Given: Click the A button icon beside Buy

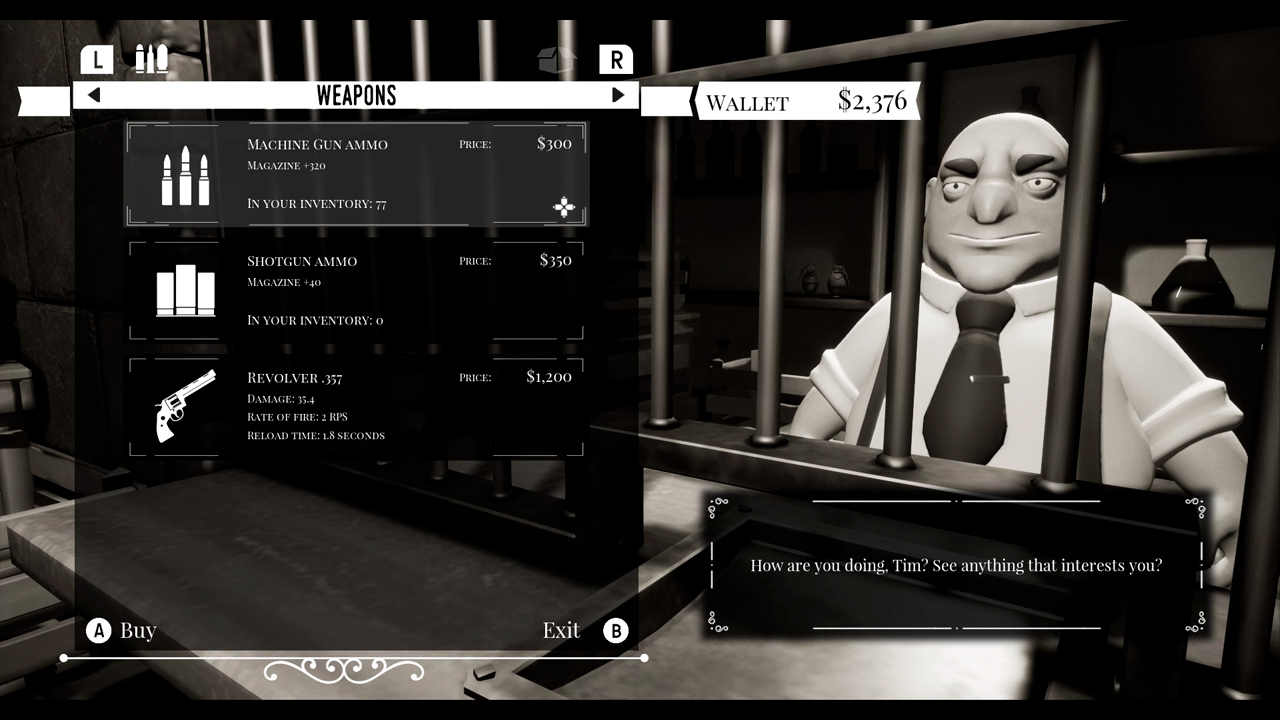Looking at the screenshot, I should pyautogui.click(x=98, y=630).
